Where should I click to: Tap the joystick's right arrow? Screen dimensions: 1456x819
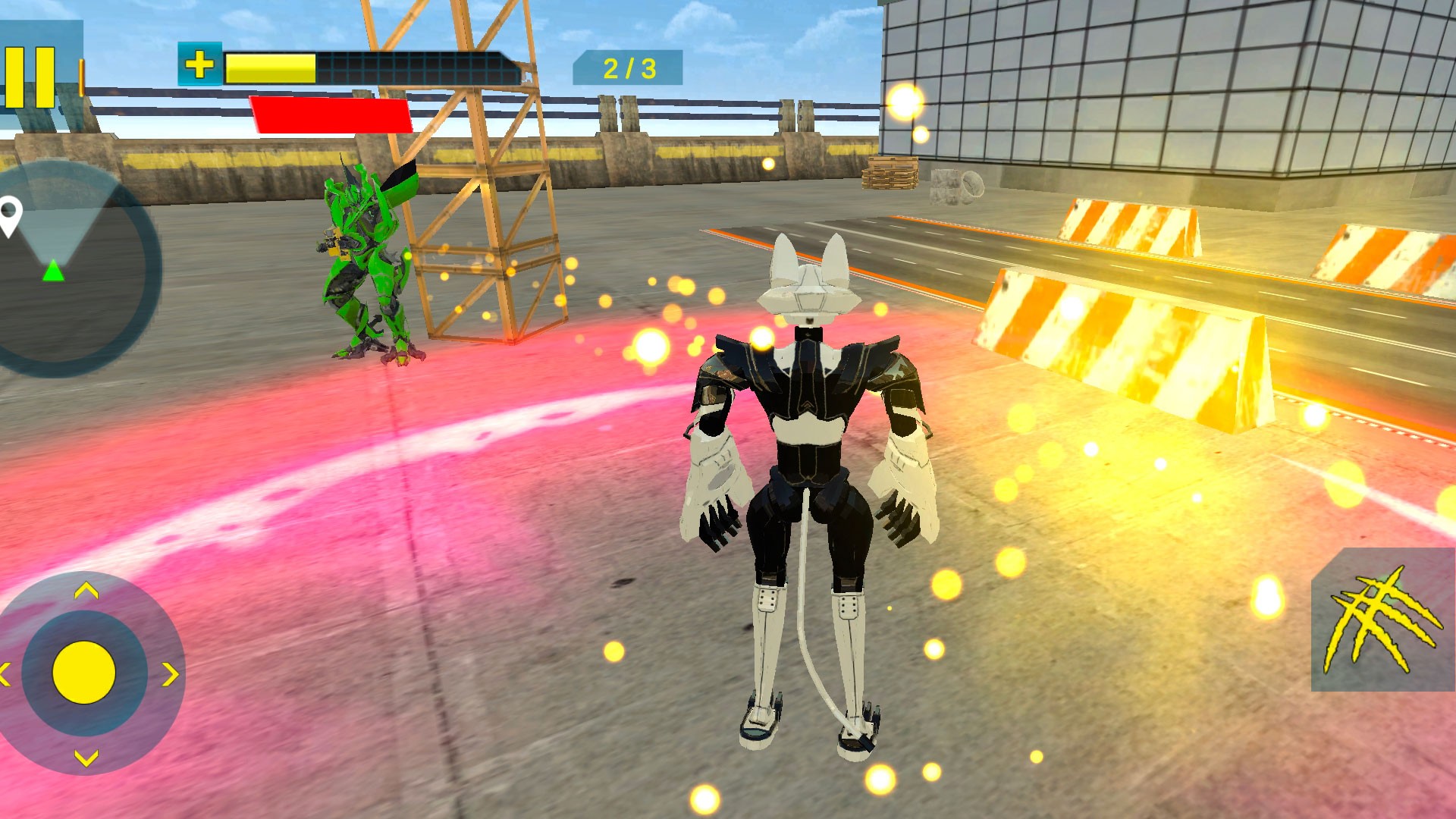click(x=171, y=673)
